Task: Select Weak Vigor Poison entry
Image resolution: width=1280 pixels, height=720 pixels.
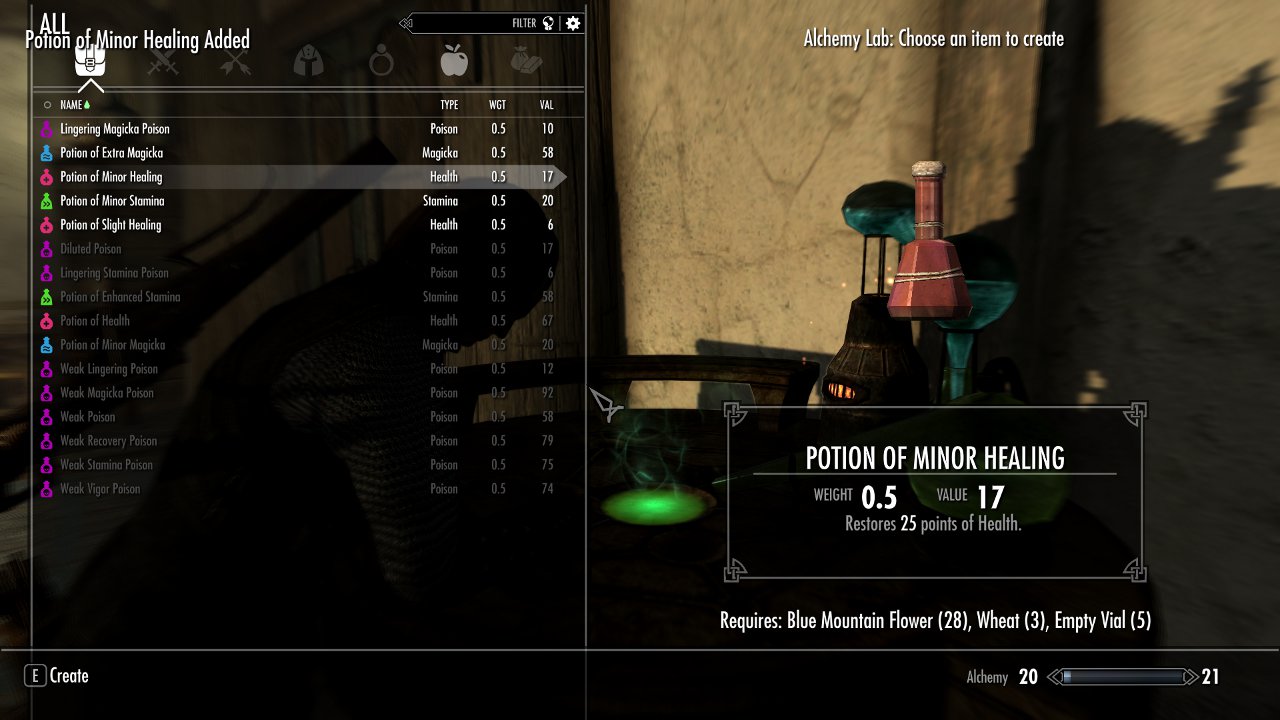Action: (100, 489)
